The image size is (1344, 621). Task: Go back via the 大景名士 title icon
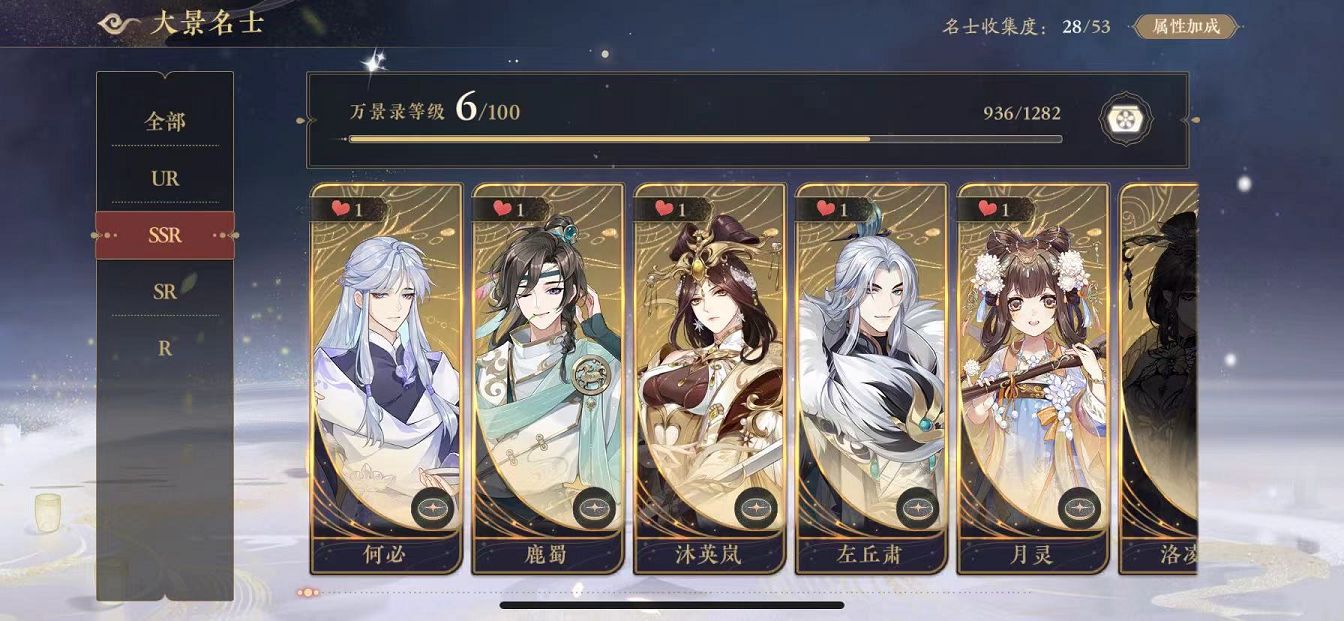tap(120, 24)
